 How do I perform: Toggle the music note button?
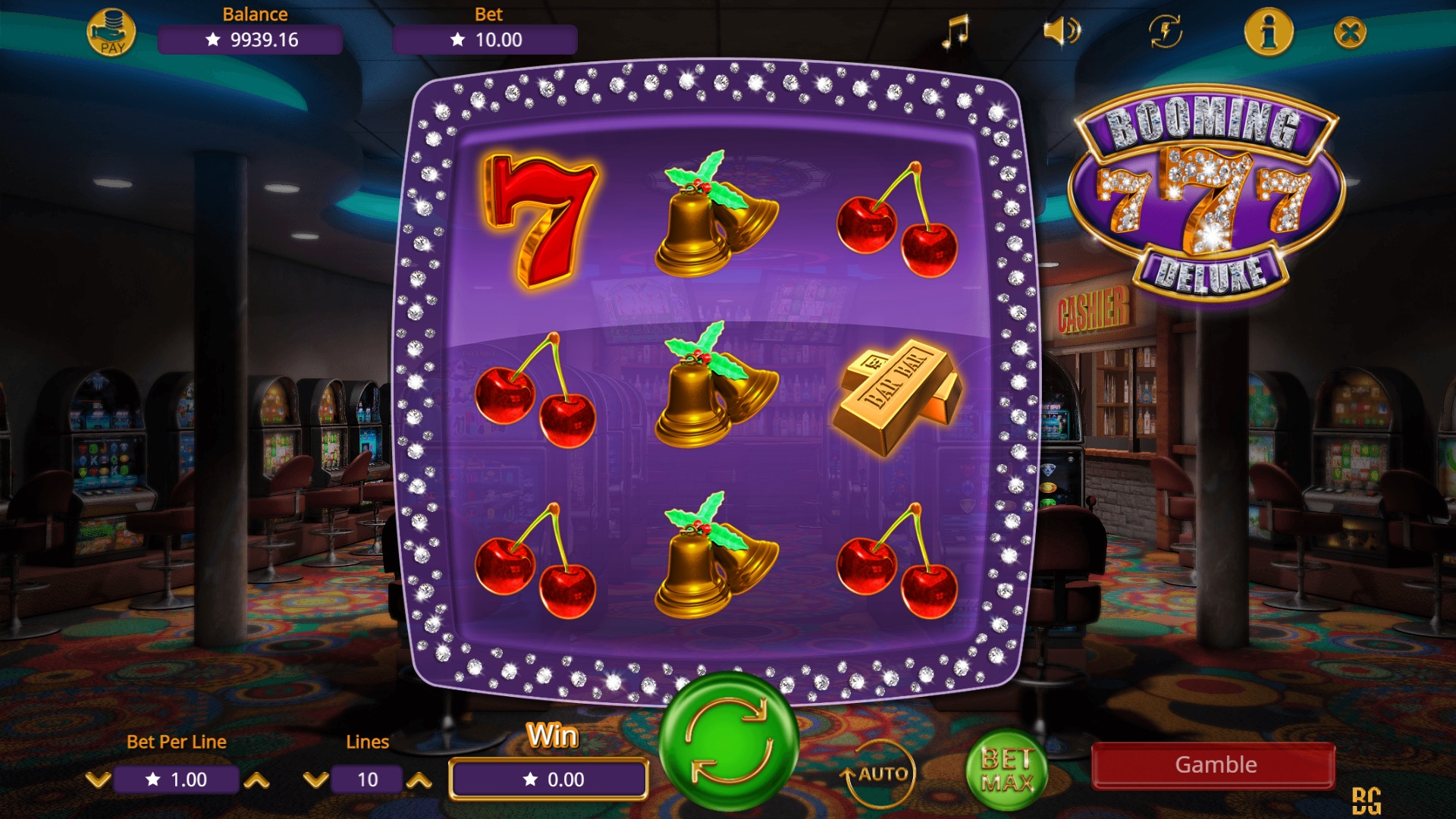pos(955,32)
